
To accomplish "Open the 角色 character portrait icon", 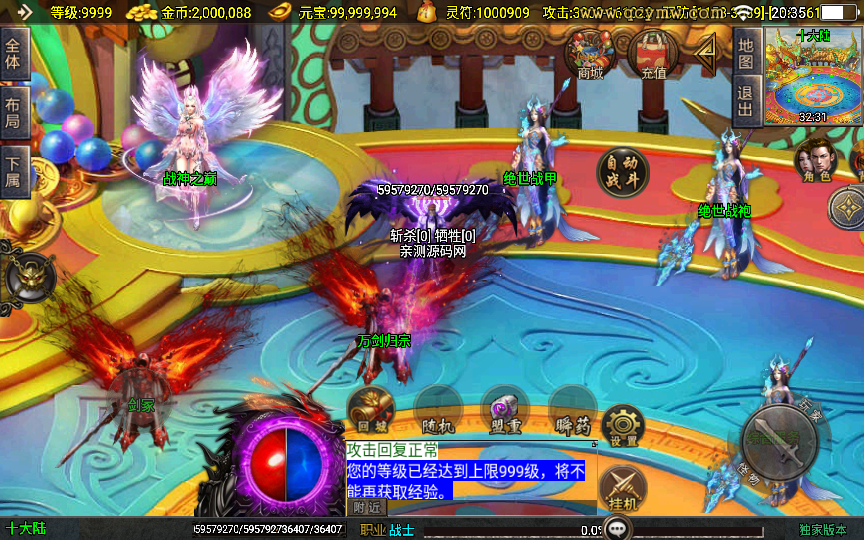I will pos(815,160).
